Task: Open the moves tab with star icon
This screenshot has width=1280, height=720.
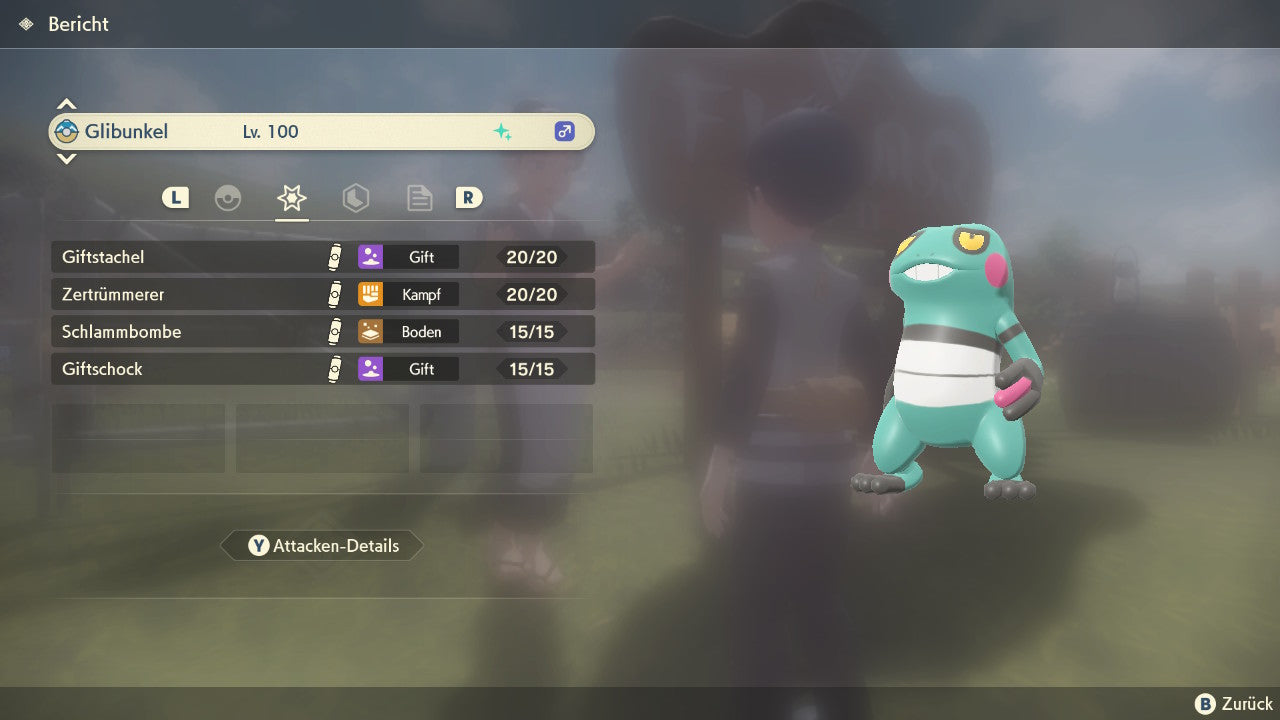Action: pos(291,198)
